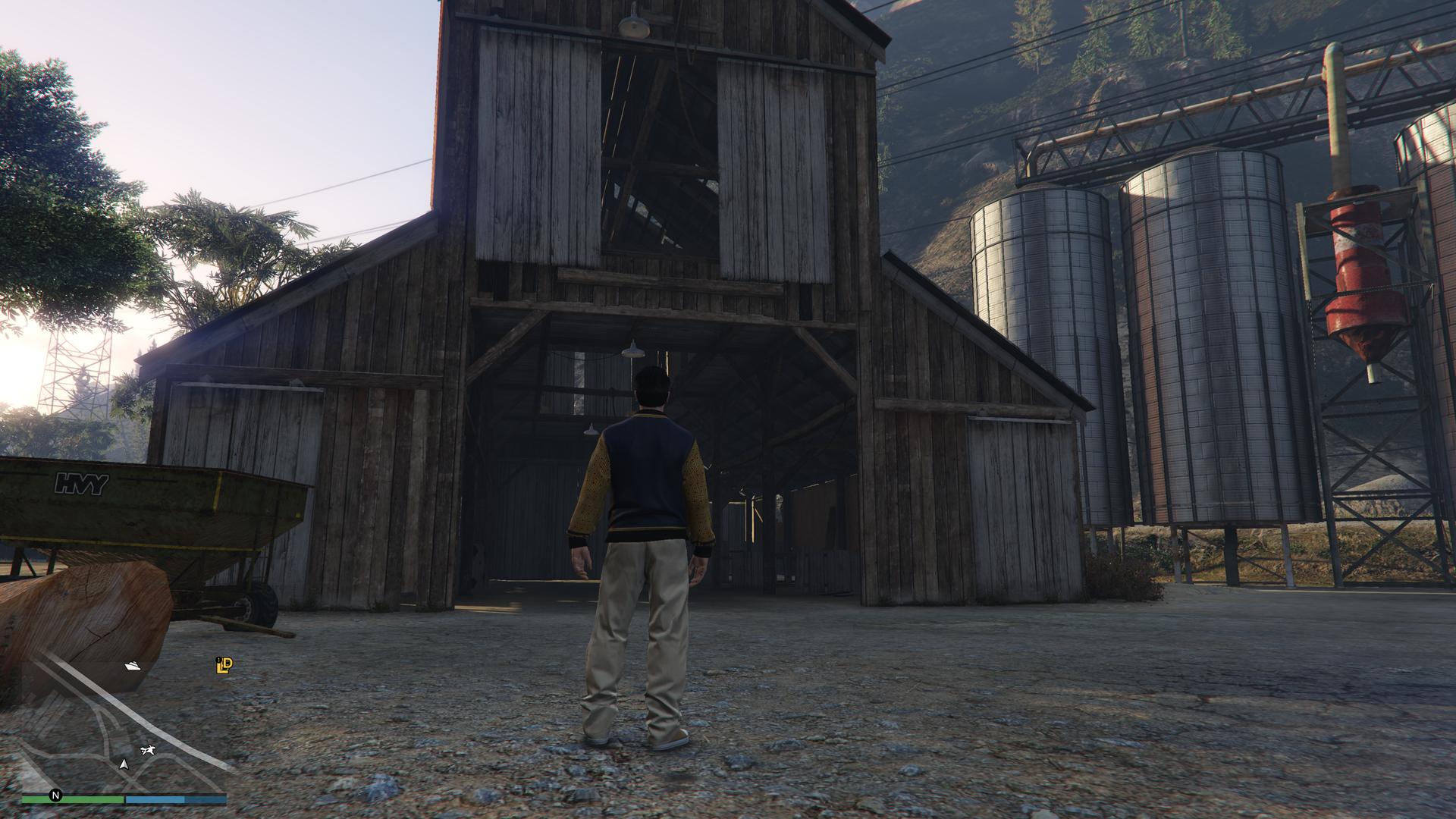
Task: Click the north compass N marker
Action: pyautogui.click(x=55, y=795)
